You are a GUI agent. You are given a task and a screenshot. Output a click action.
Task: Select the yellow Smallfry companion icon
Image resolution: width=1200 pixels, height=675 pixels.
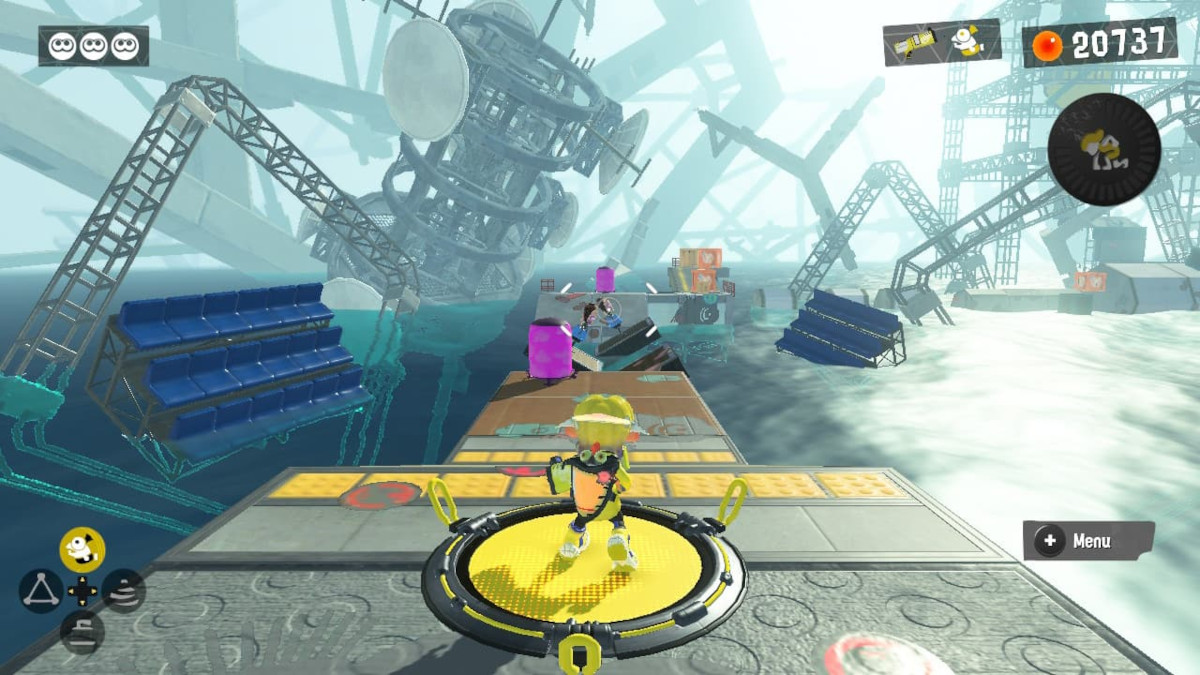[82, 549]
